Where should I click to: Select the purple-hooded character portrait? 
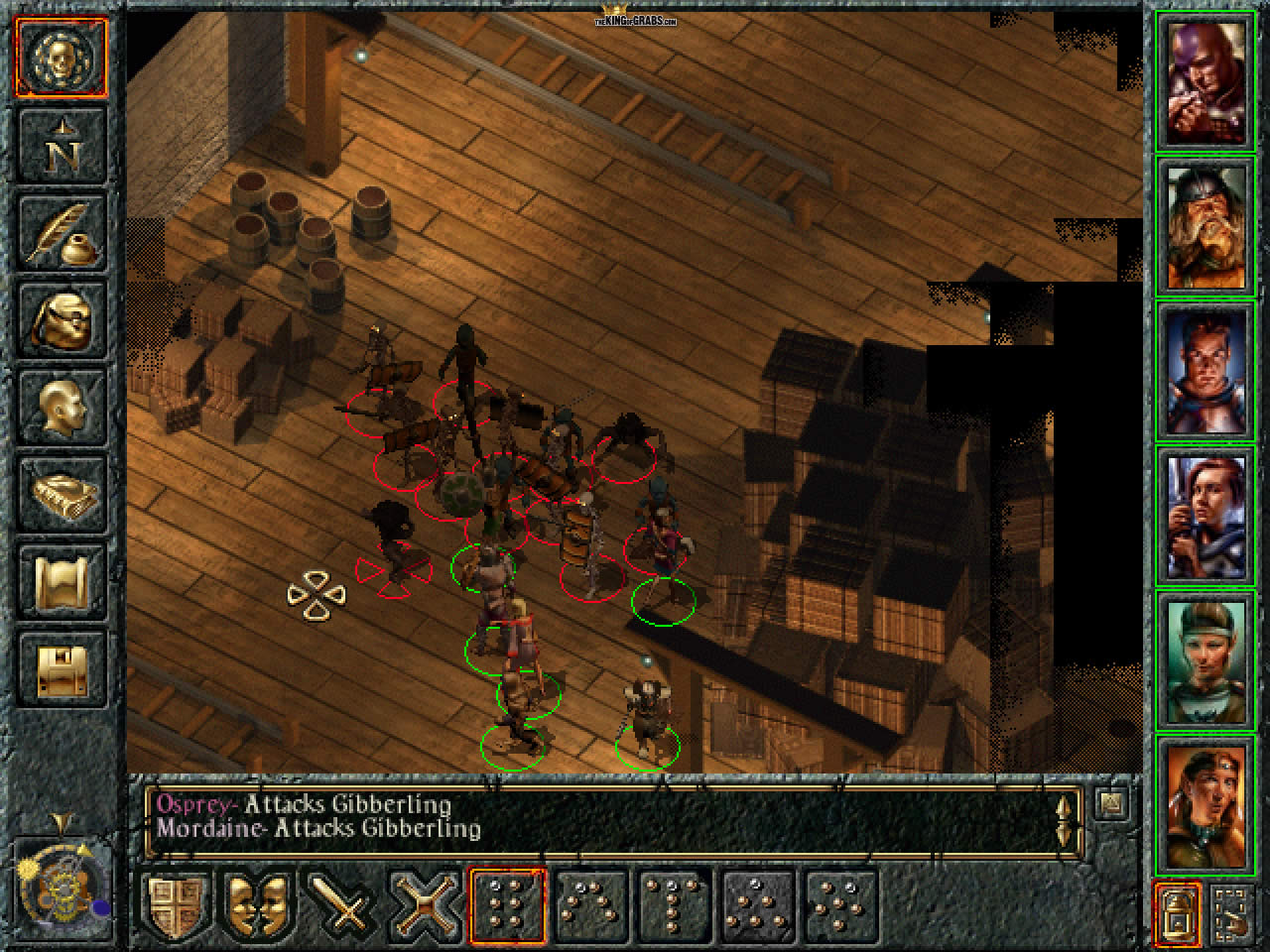(1205, 79)
